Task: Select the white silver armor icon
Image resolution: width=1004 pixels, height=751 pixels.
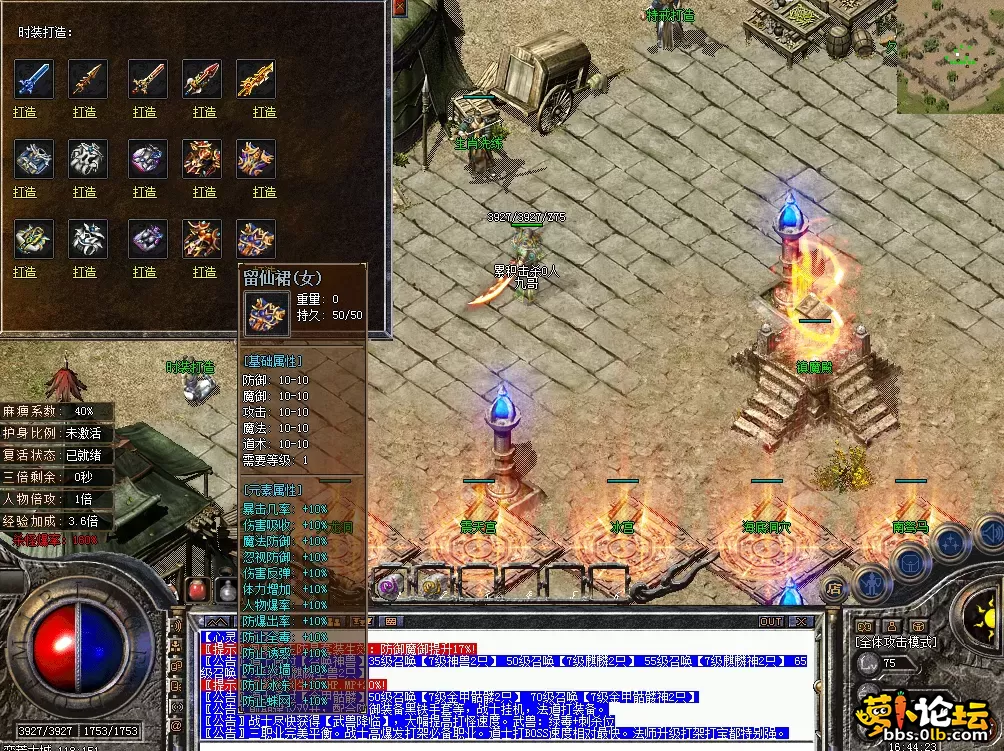Action: [87, 158]
